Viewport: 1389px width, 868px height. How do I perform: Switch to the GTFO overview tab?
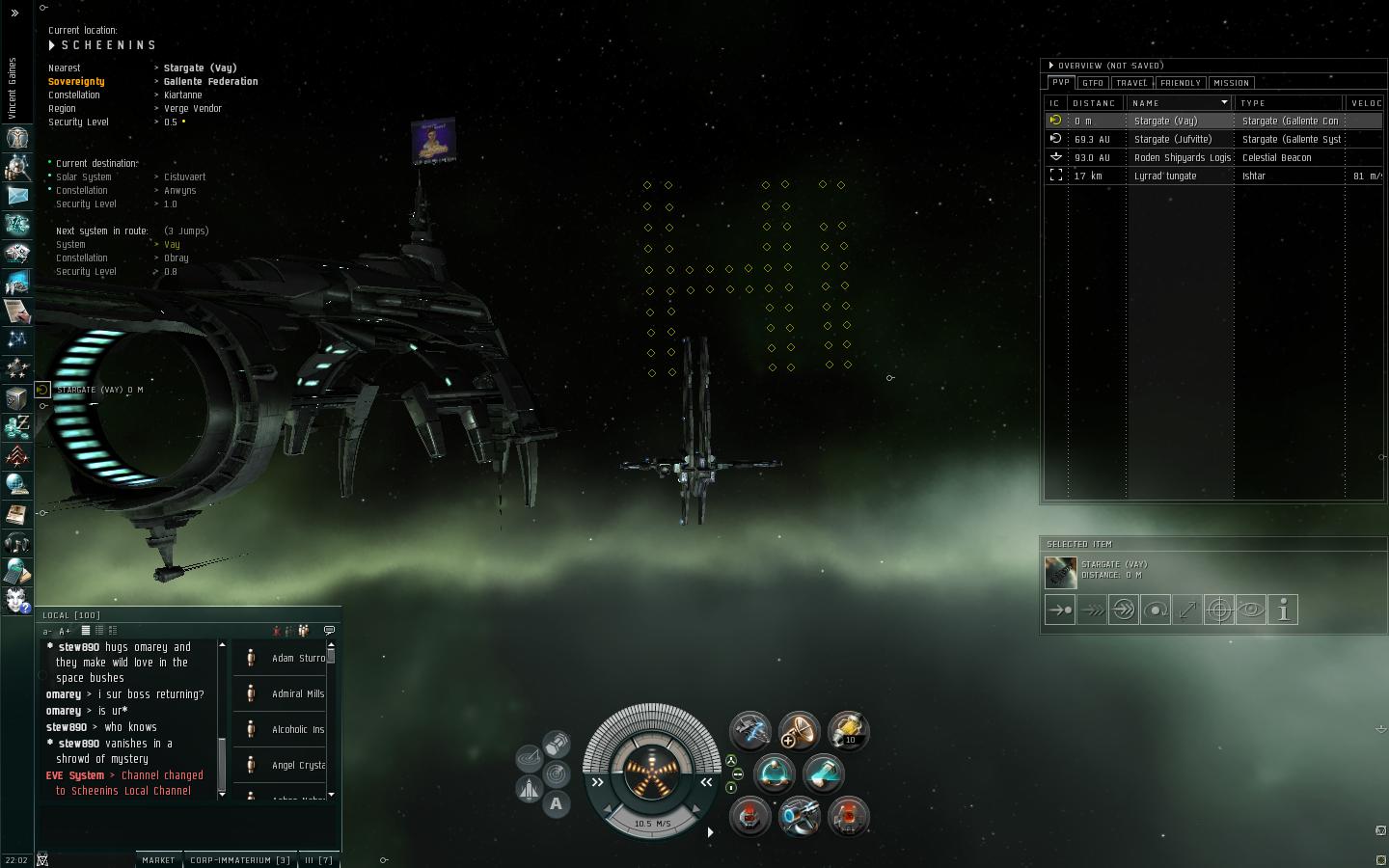point(1092,83)
